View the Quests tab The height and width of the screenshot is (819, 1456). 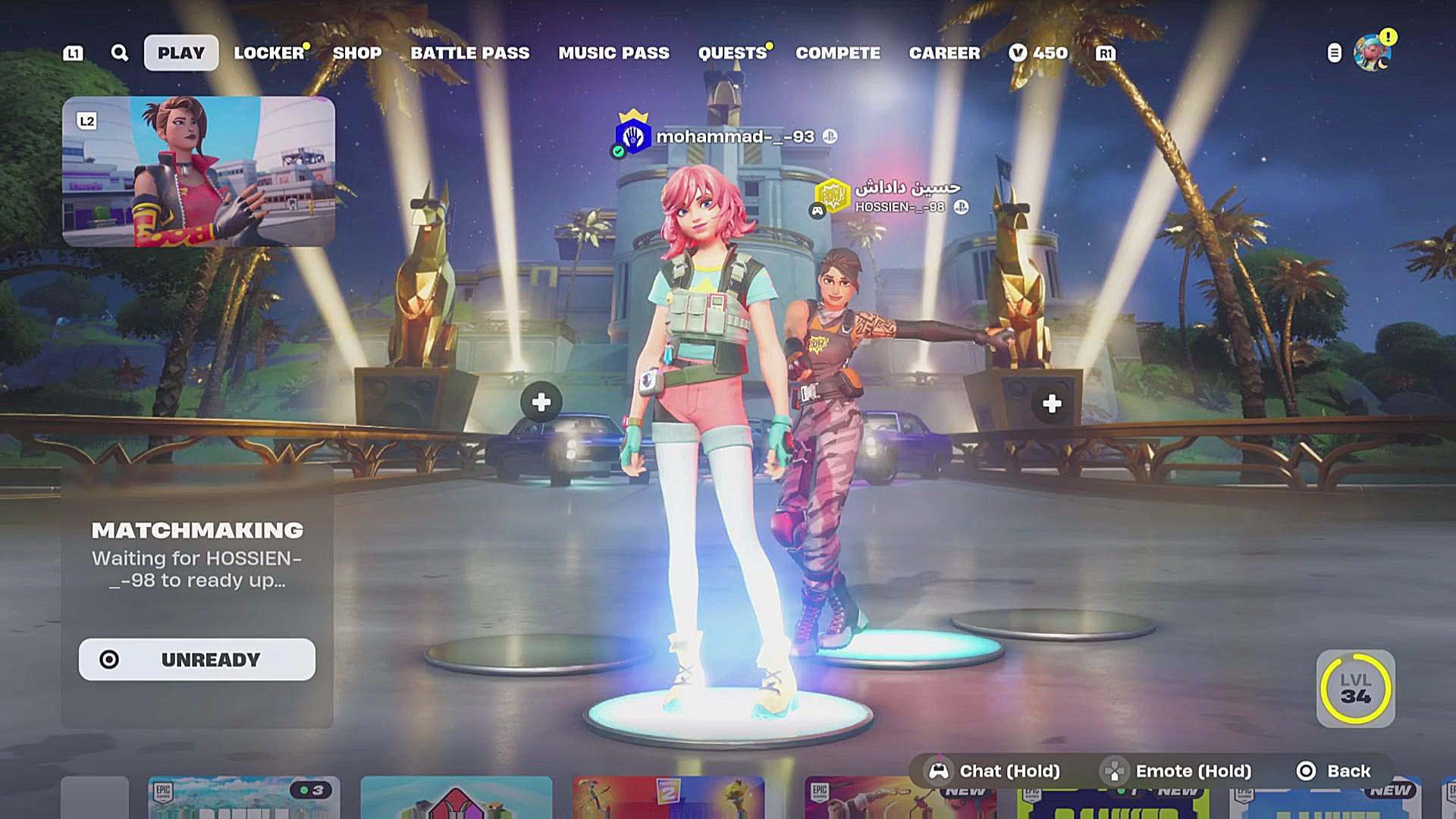click(733, 53)
